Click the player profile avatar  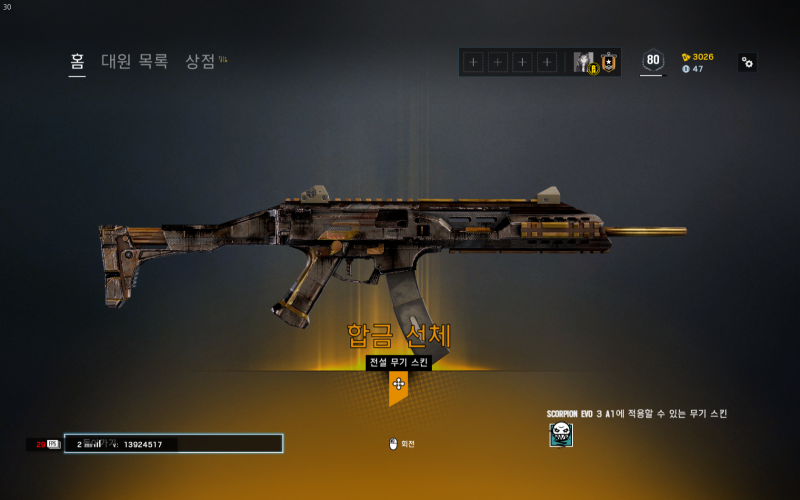(x=584, y=62)
